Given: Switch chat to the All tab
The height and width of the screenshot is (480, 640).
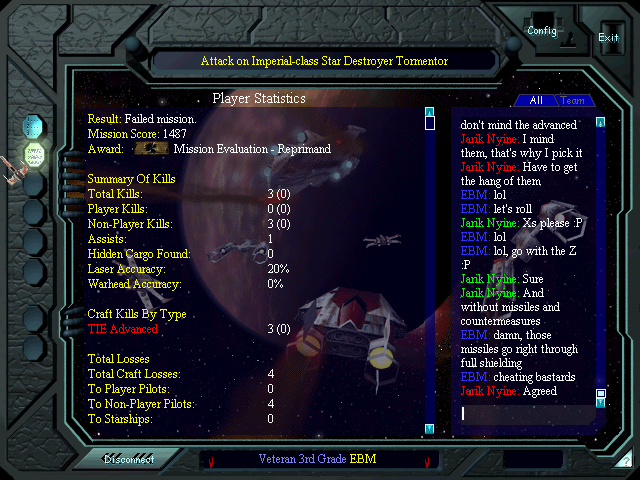Looking at the screenshot, I should (x=536, y=100).
